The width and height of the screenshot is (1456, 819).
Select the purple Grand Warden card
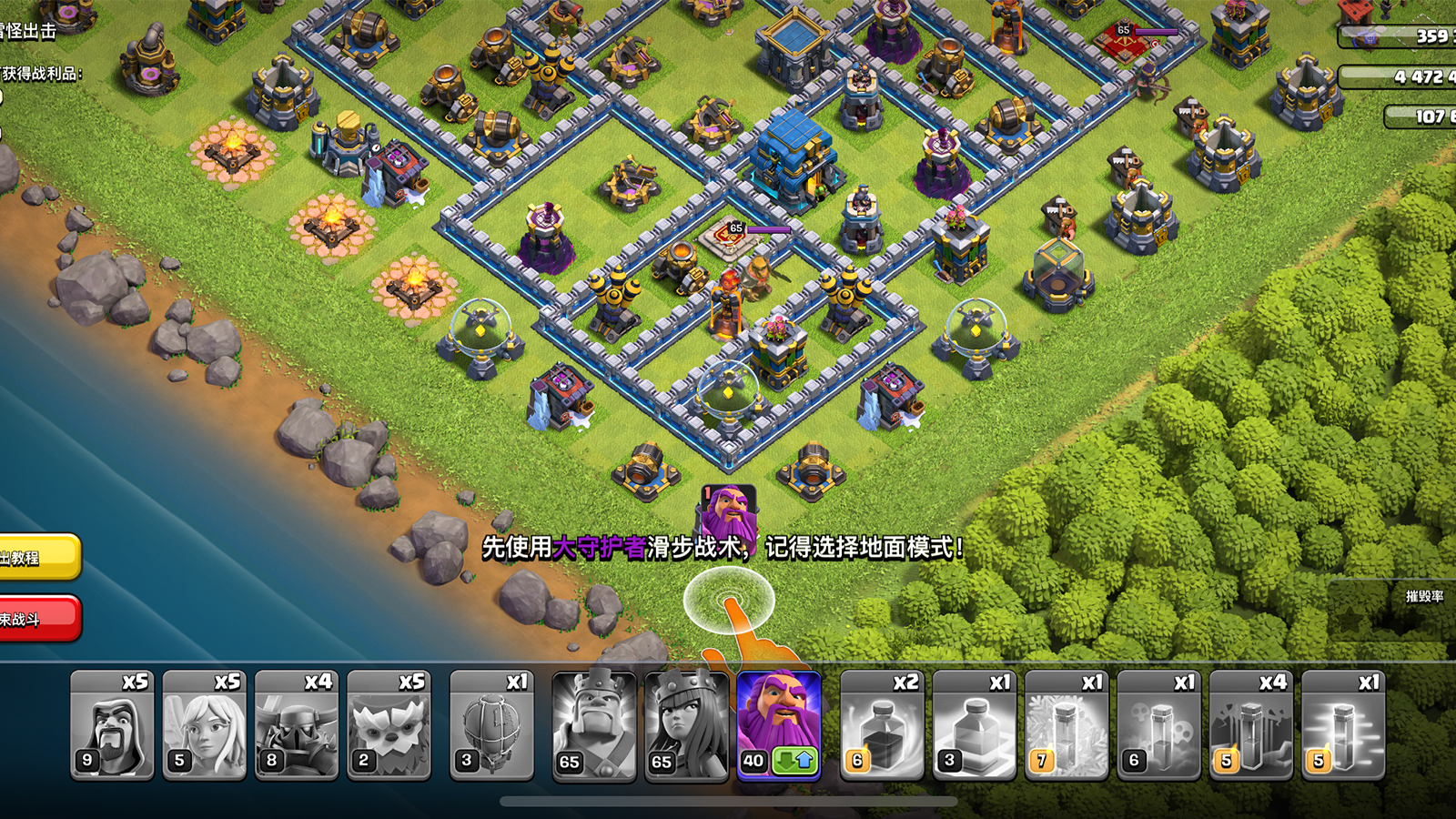tap(779, 725)
